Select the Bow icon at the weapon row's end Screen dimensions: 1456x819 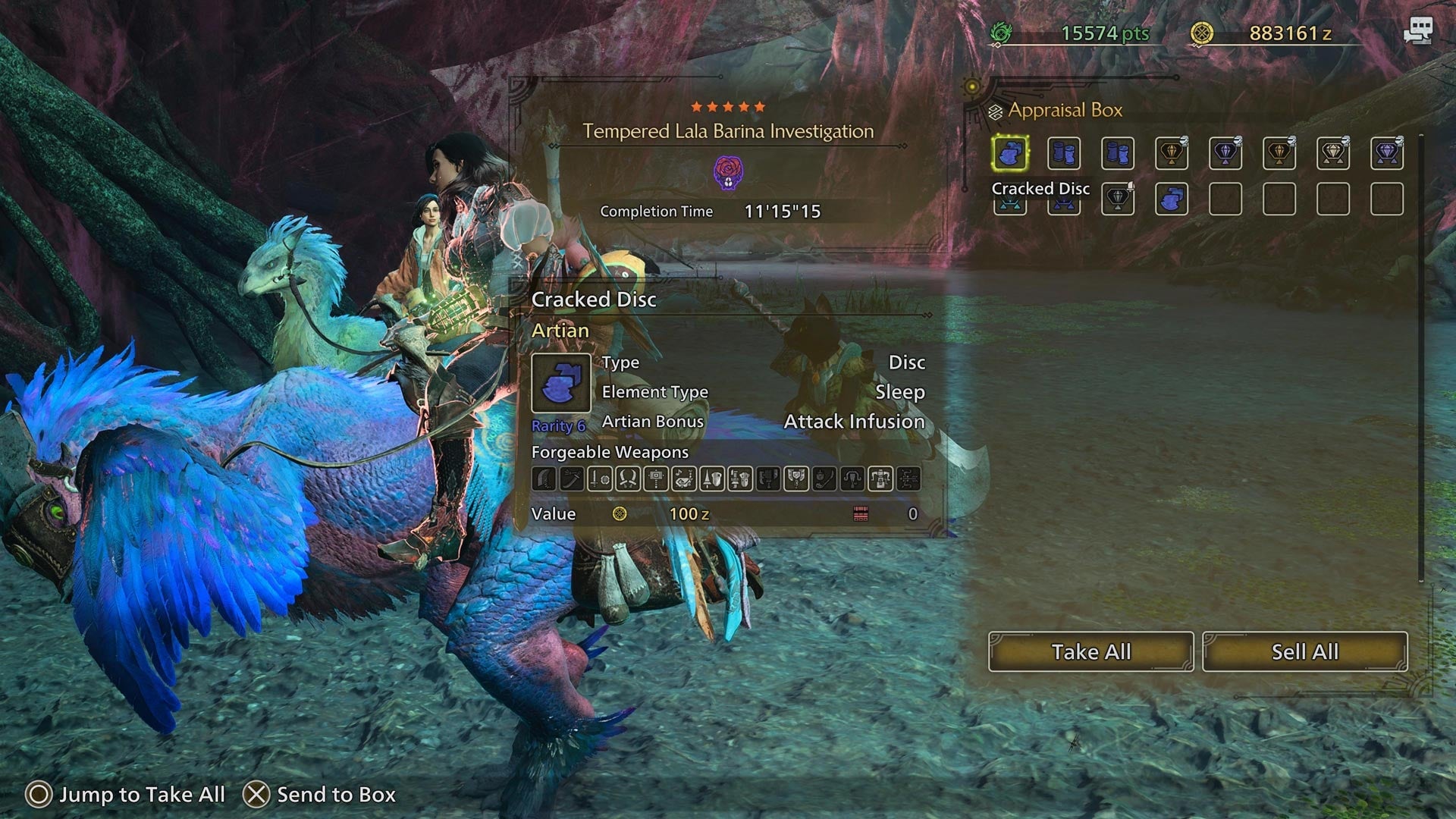(909, 479)
